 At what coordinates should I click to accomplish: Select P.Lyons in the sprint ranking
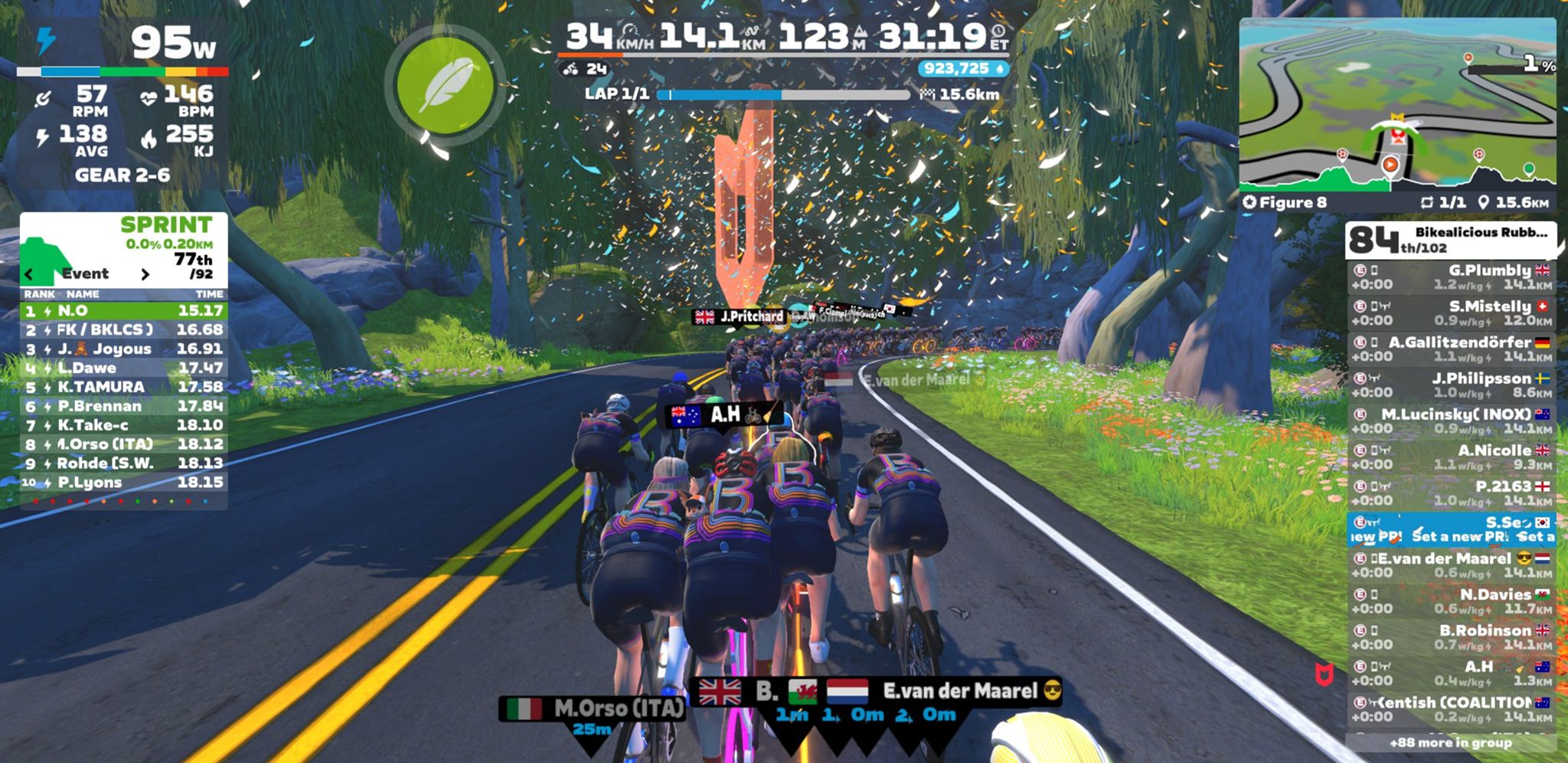123,483
